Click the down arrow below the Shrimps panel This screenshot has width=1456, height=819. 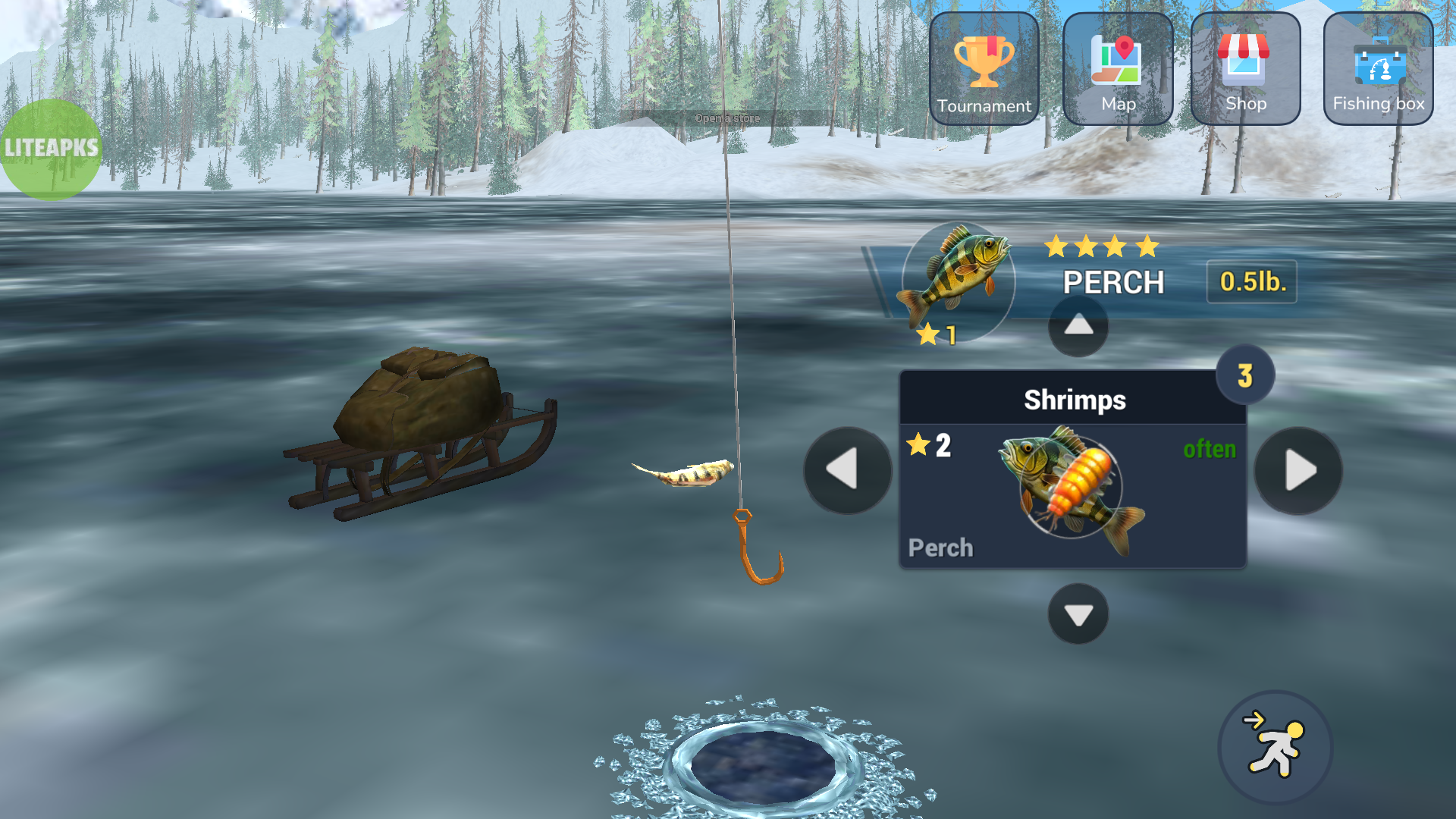pyautogui.click(x=1078, y=613)
